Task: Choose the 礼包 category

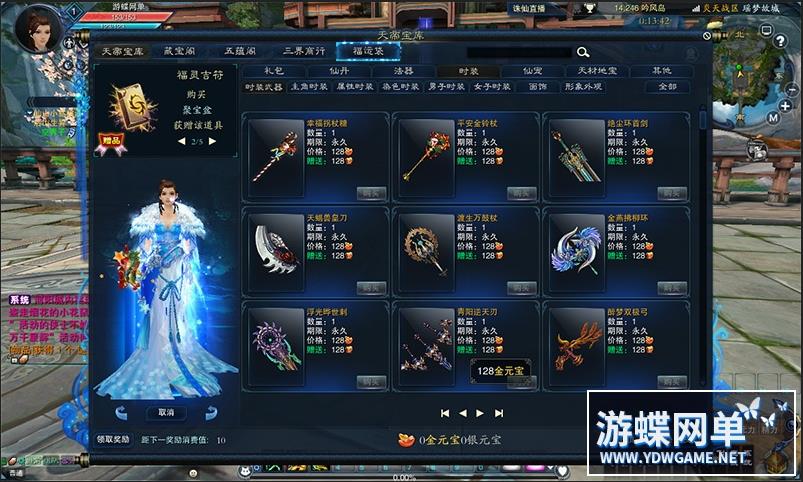Action: click(274, 72)
